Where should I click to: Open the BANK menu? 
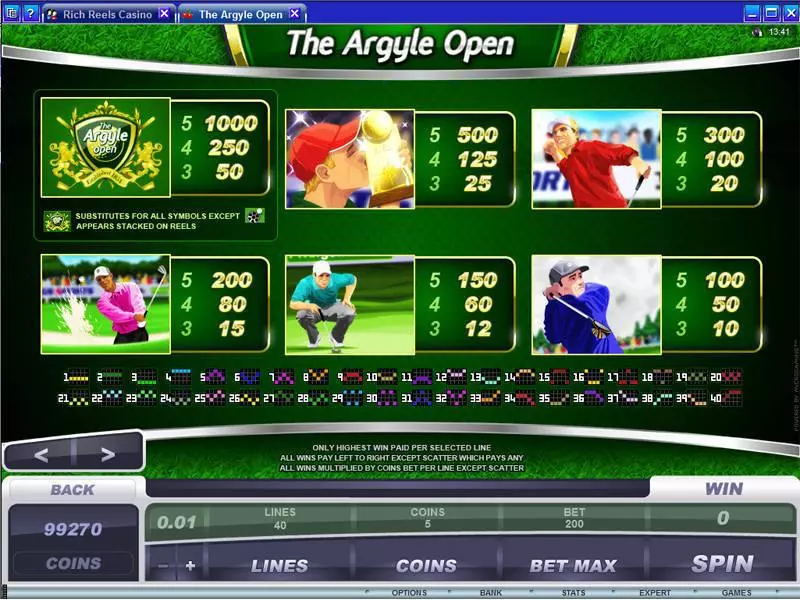pos(491,593)
